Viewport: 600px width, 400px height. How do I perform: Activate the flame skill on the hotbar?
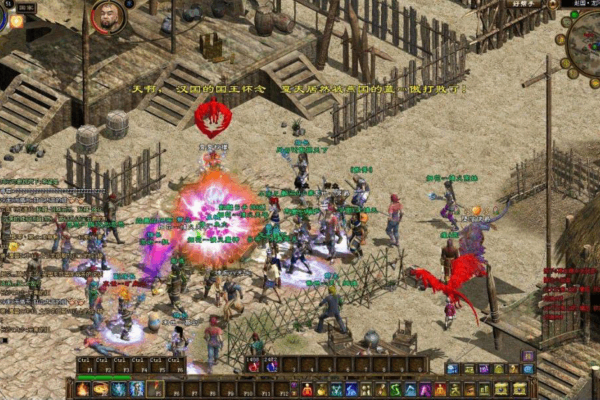tap(83, 389)
